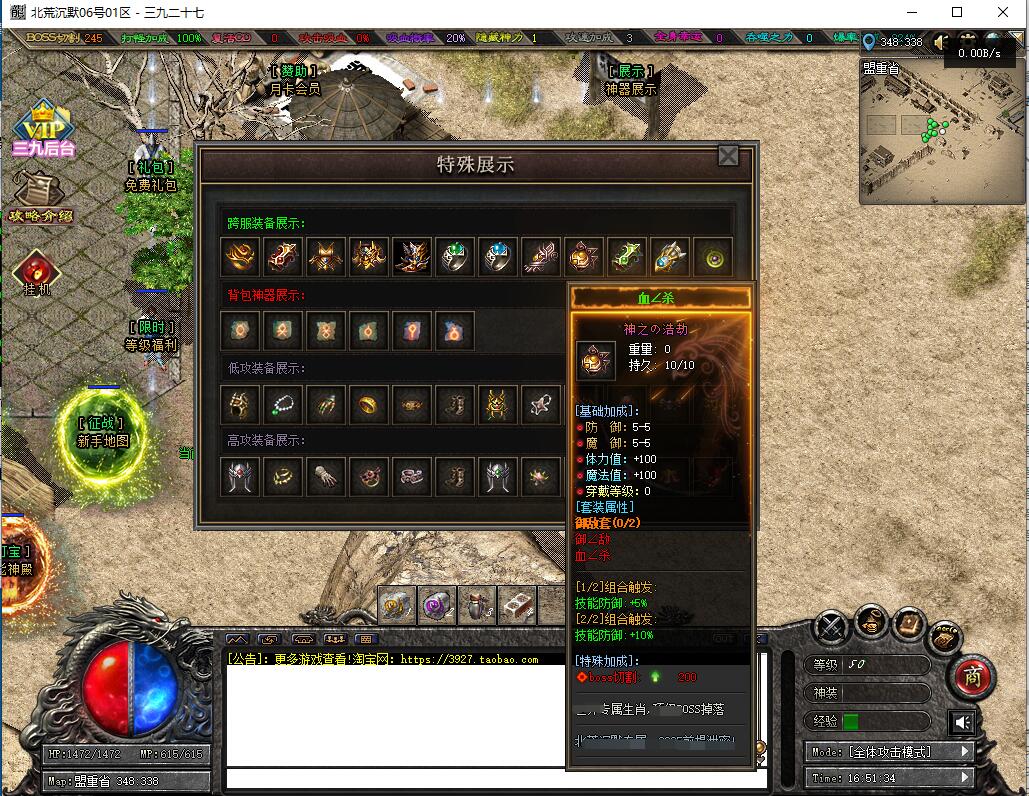This screenshot has height=796, width=1029.
Task: Select the skeletal glove in 高攻装备展示
Action: pos(326,476)
